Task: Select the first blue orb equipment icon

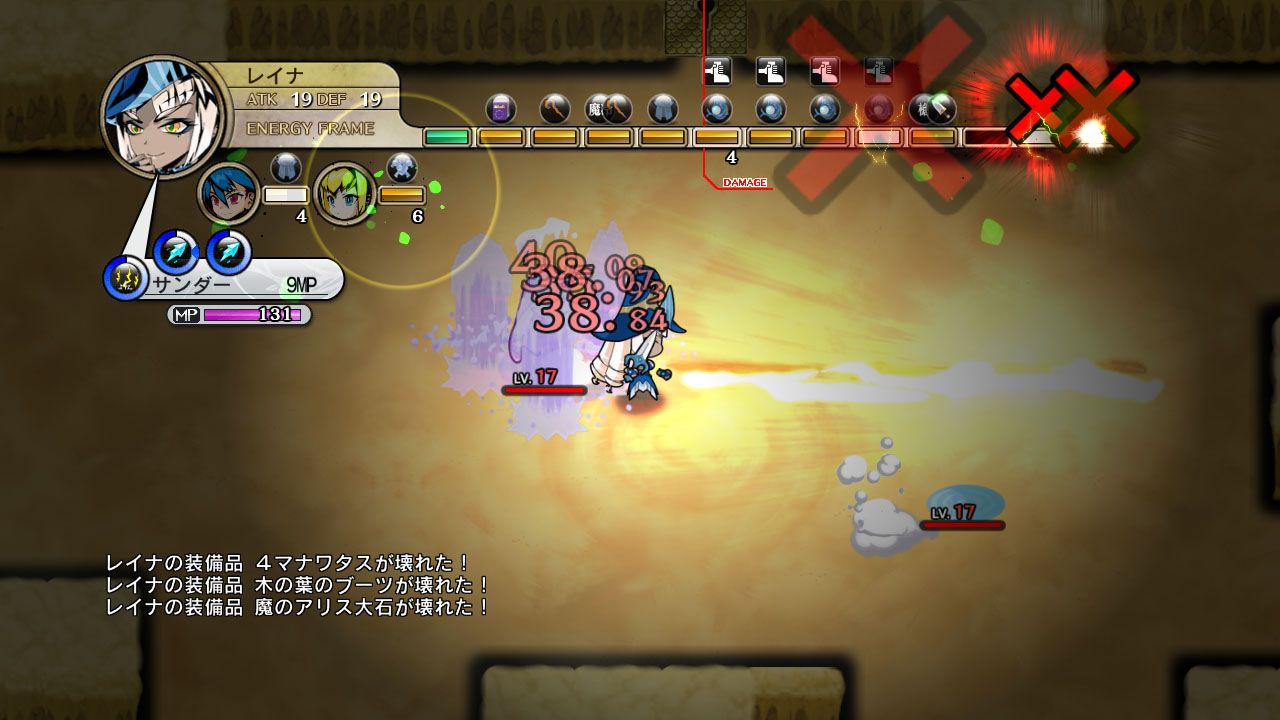Action: [717, 110]
